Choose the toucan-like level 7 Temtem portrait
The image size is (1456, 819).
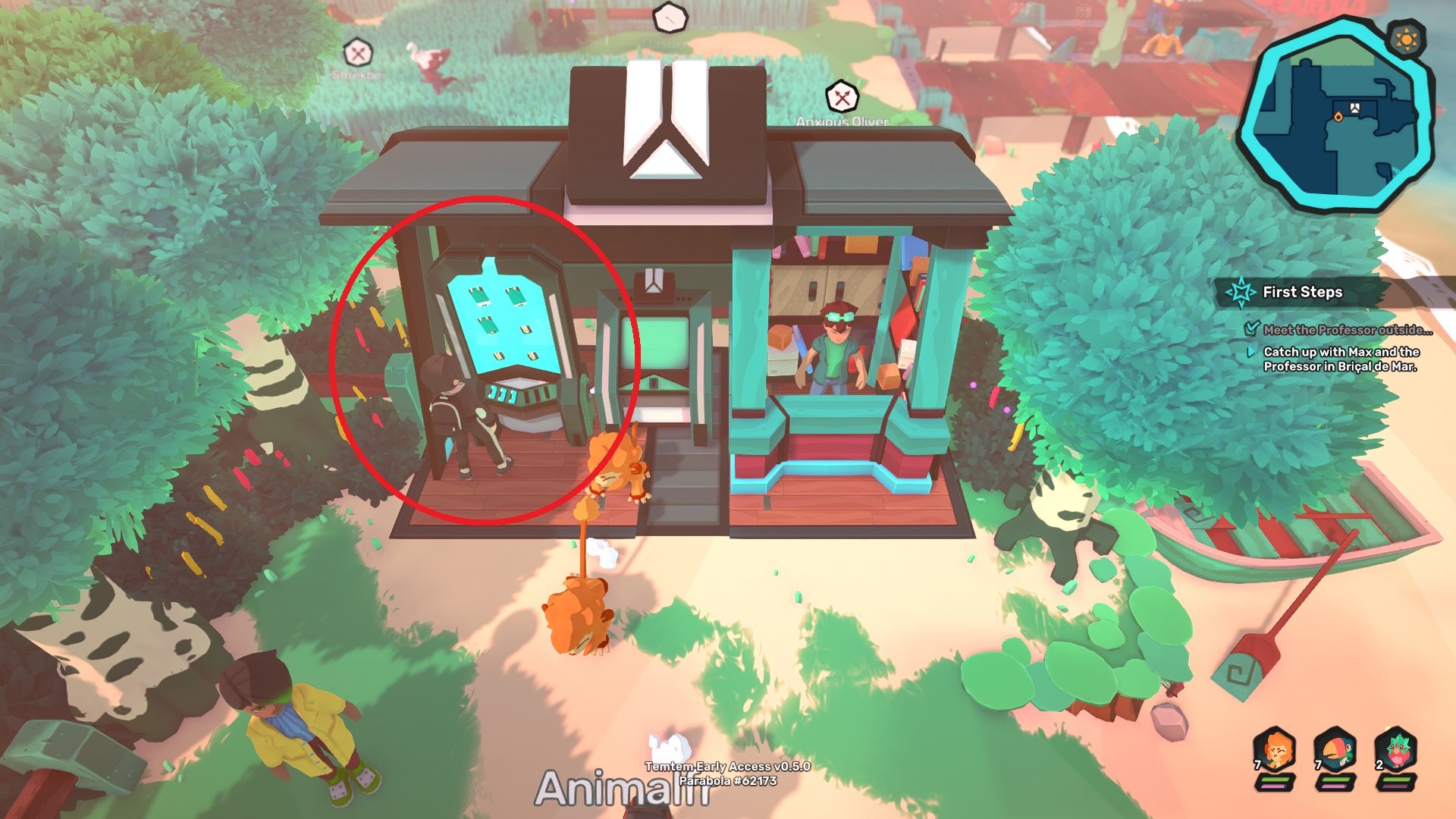(1335, 749)
